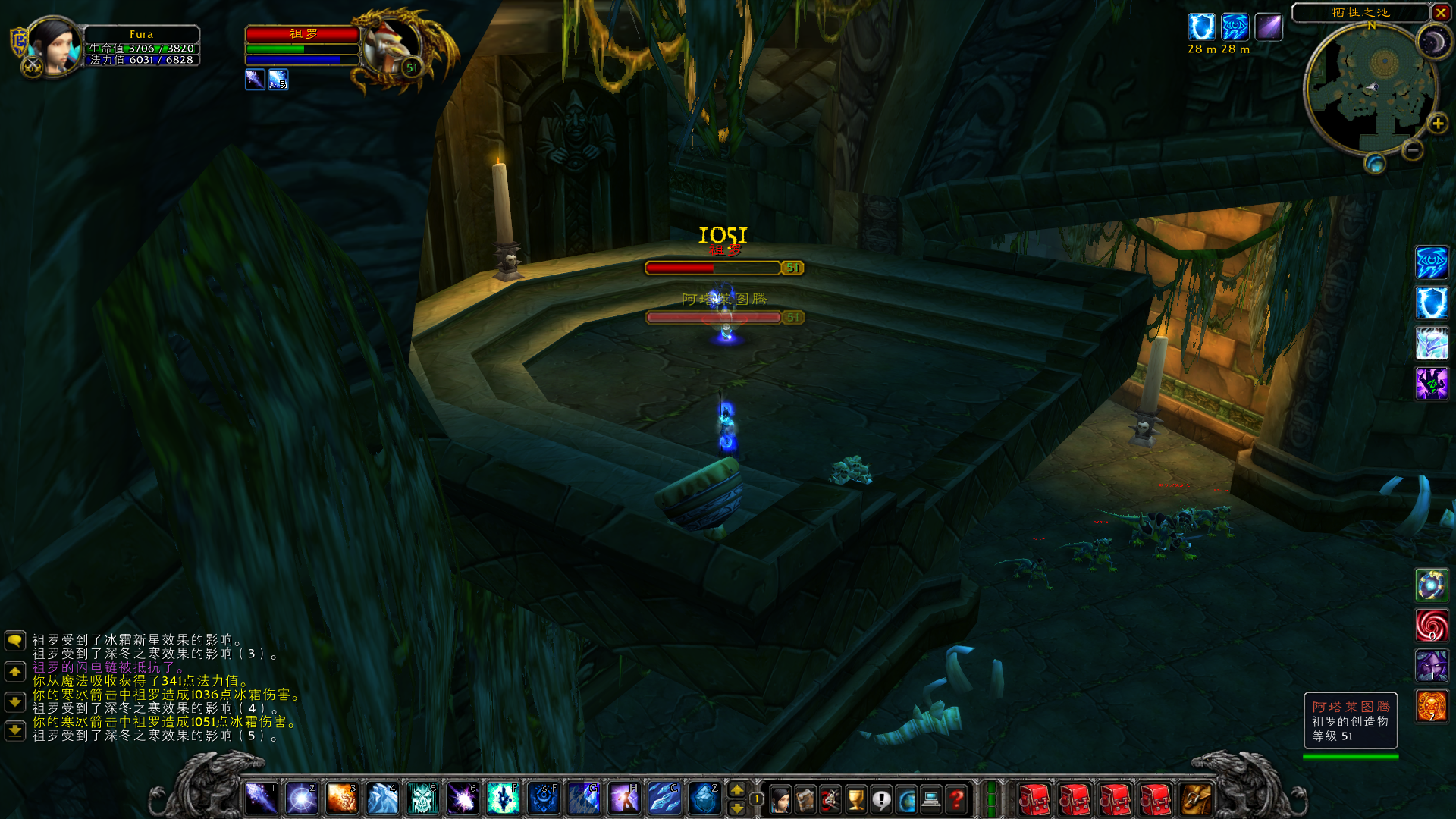Screen dimensions: 1456x819
Task: Open the gold trophy achievements button
Action: (856, 799)
